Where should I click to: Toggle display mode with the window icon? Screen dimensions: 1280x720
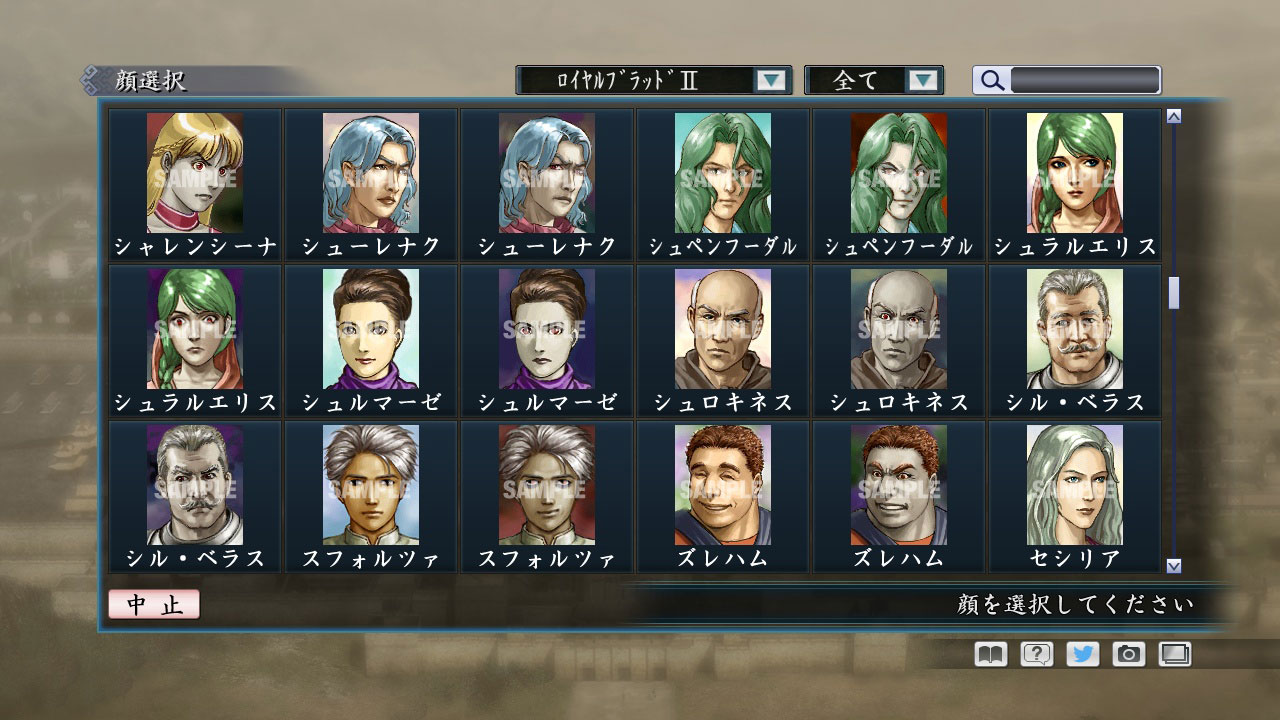click(1174, 654)
